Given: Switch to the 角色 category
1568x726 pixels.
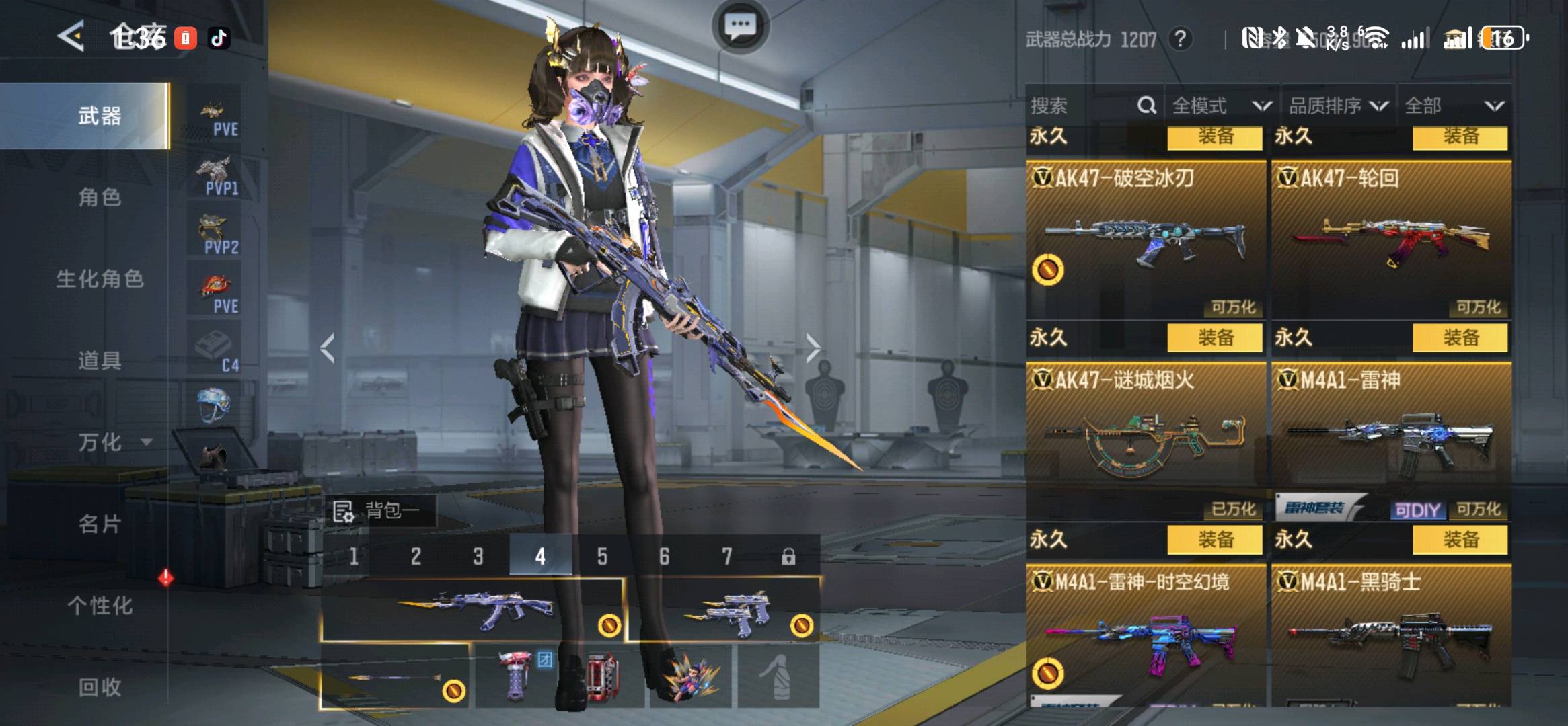Looking at the screenshot, I should (100, 197).
